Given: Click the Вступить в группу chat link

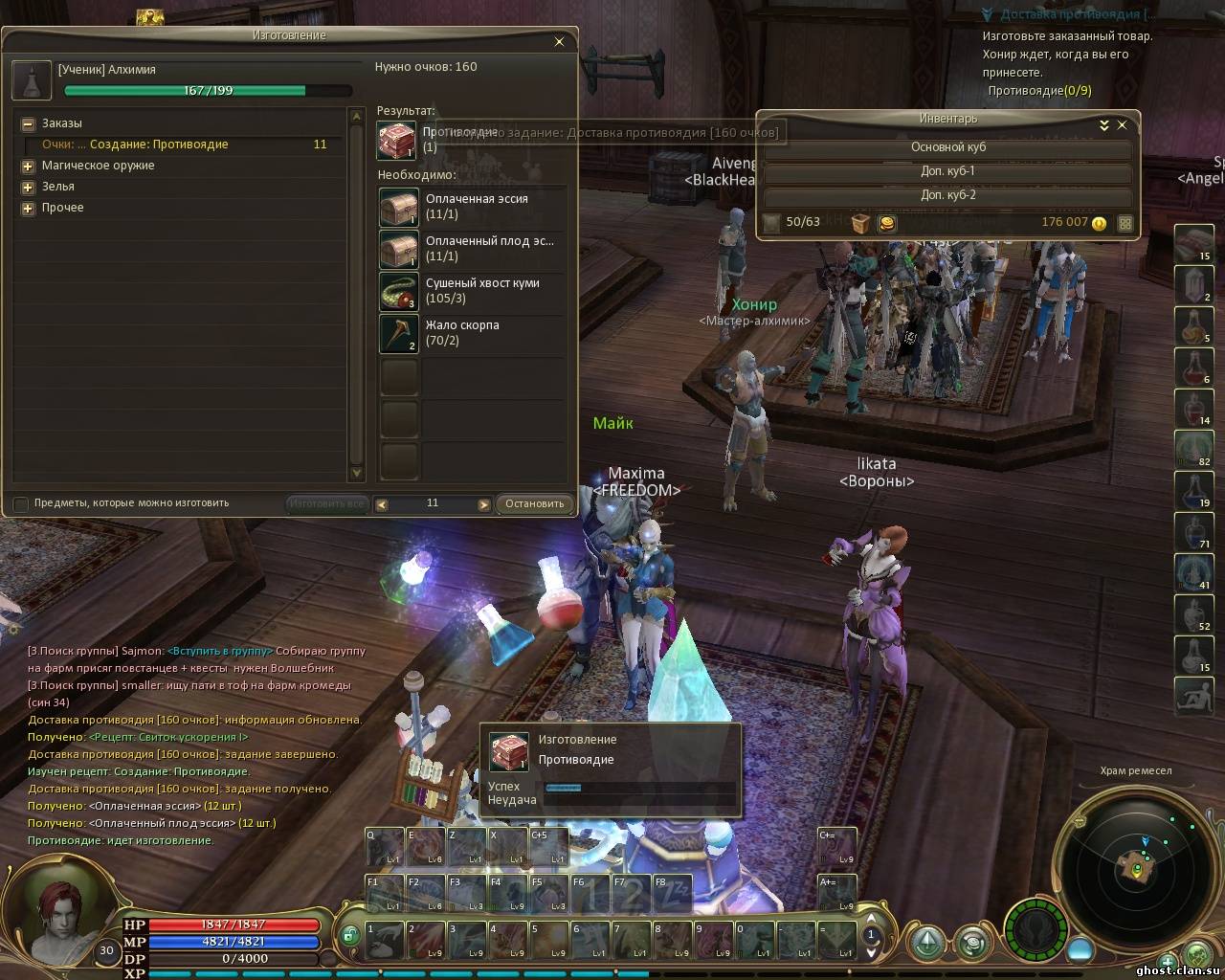Looking at the screenshot, I should tap(219, 651).
